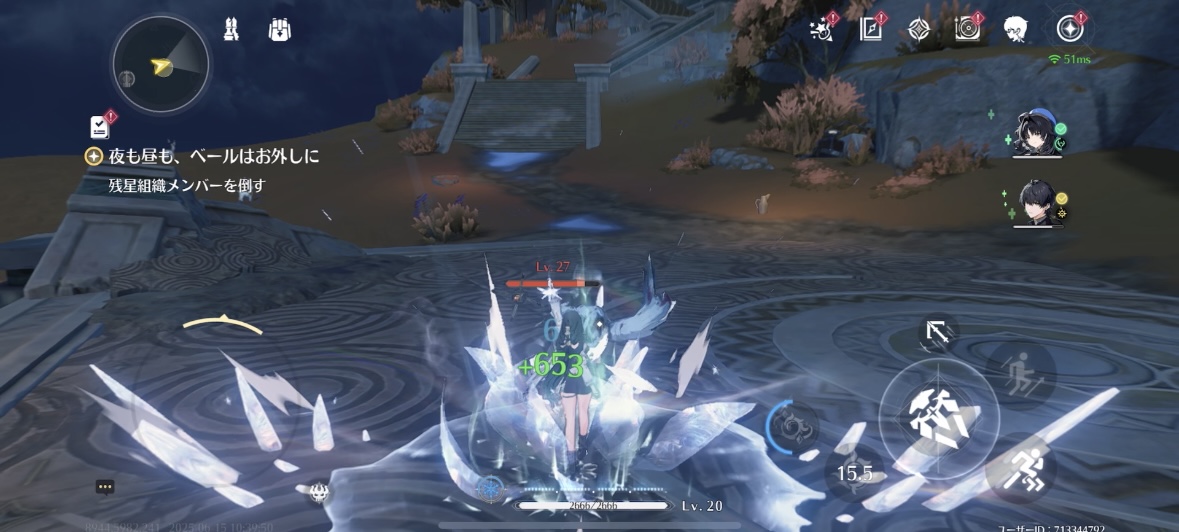The image size is (1179, 532).
Task: Tap the backpack icon beside the minimap
Action: 279,31
